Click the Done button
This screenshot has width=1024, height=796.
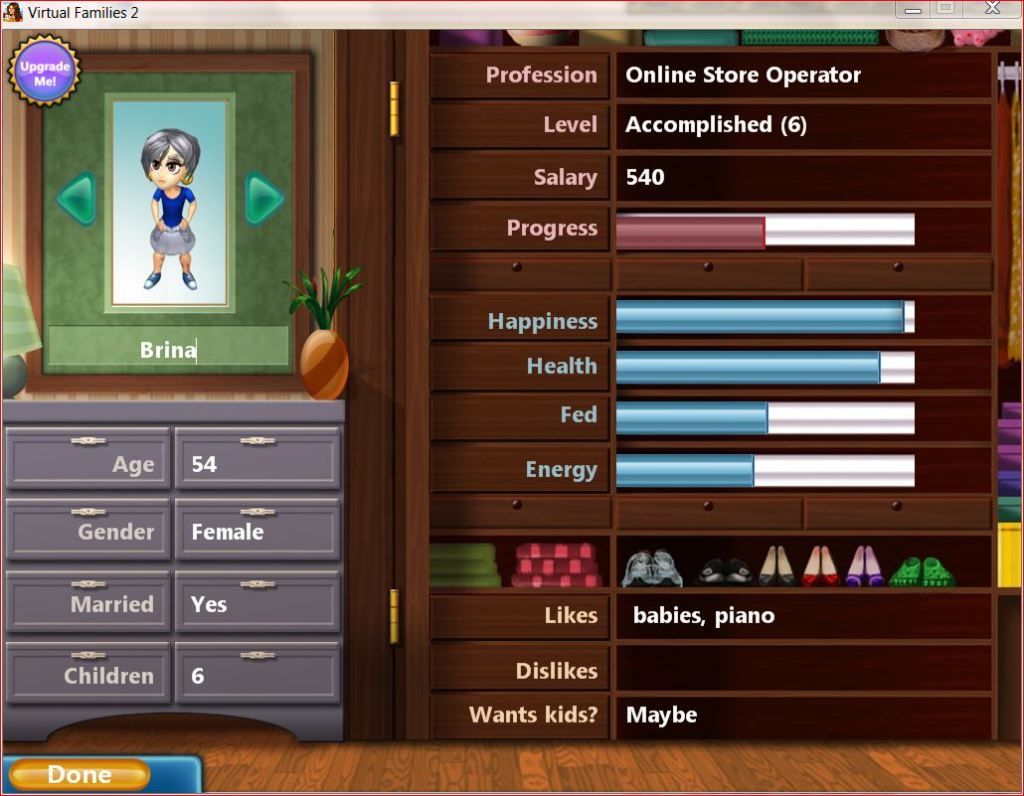(80, 775)
